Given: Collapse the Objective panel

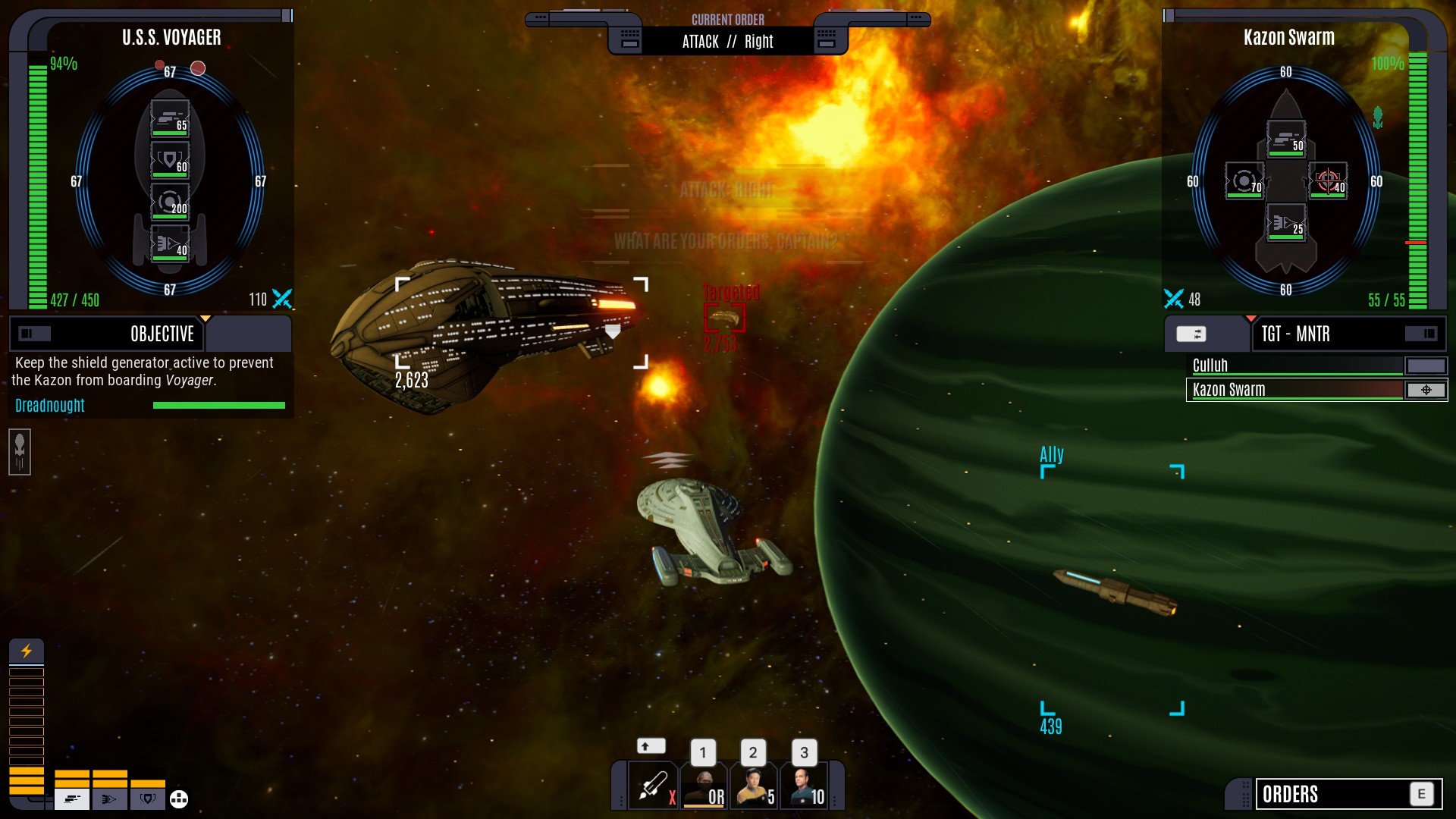Looking at the screenshot, I should (x=35, y=334).
